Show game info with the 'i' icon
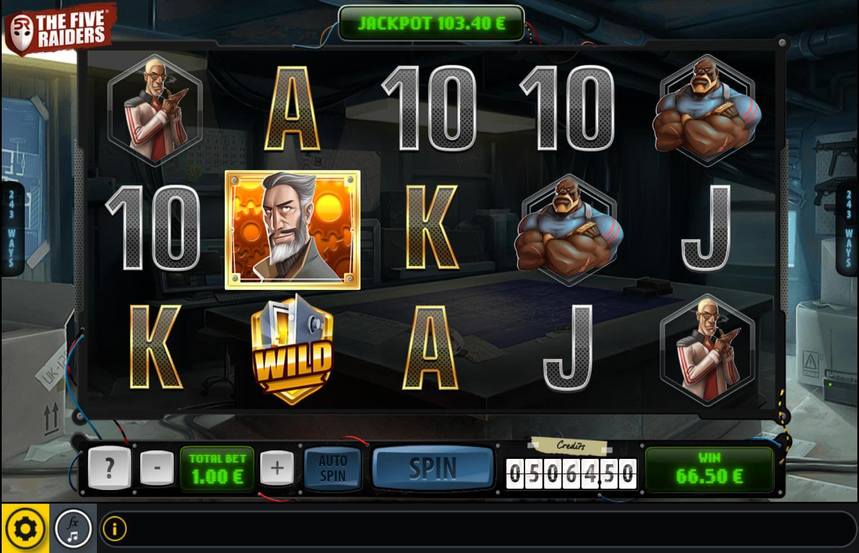Screen dimensions: 859x553 point(114,528)
